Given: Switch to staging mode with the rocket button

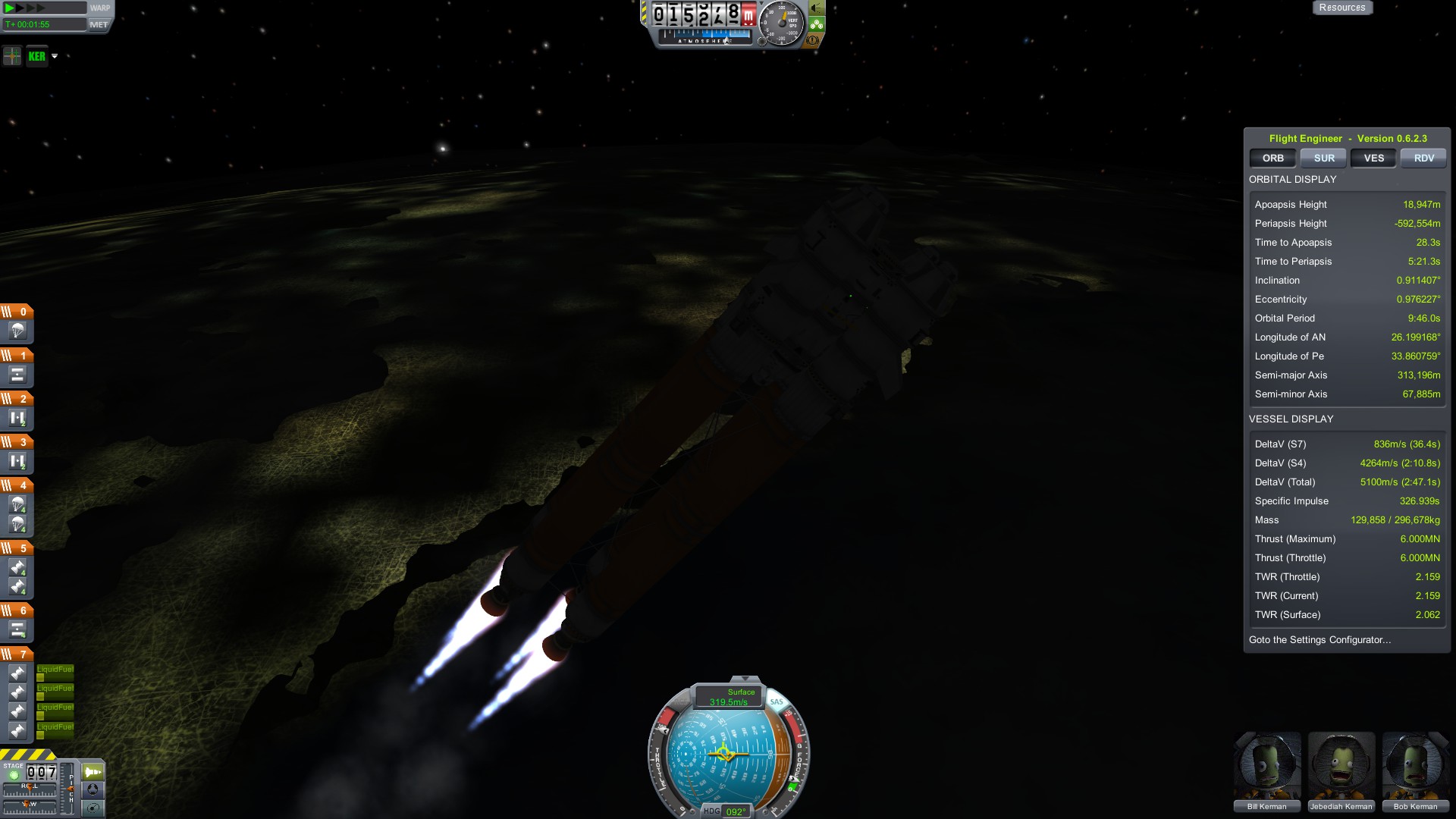Looking at the screenshot, I should (93, 772).
